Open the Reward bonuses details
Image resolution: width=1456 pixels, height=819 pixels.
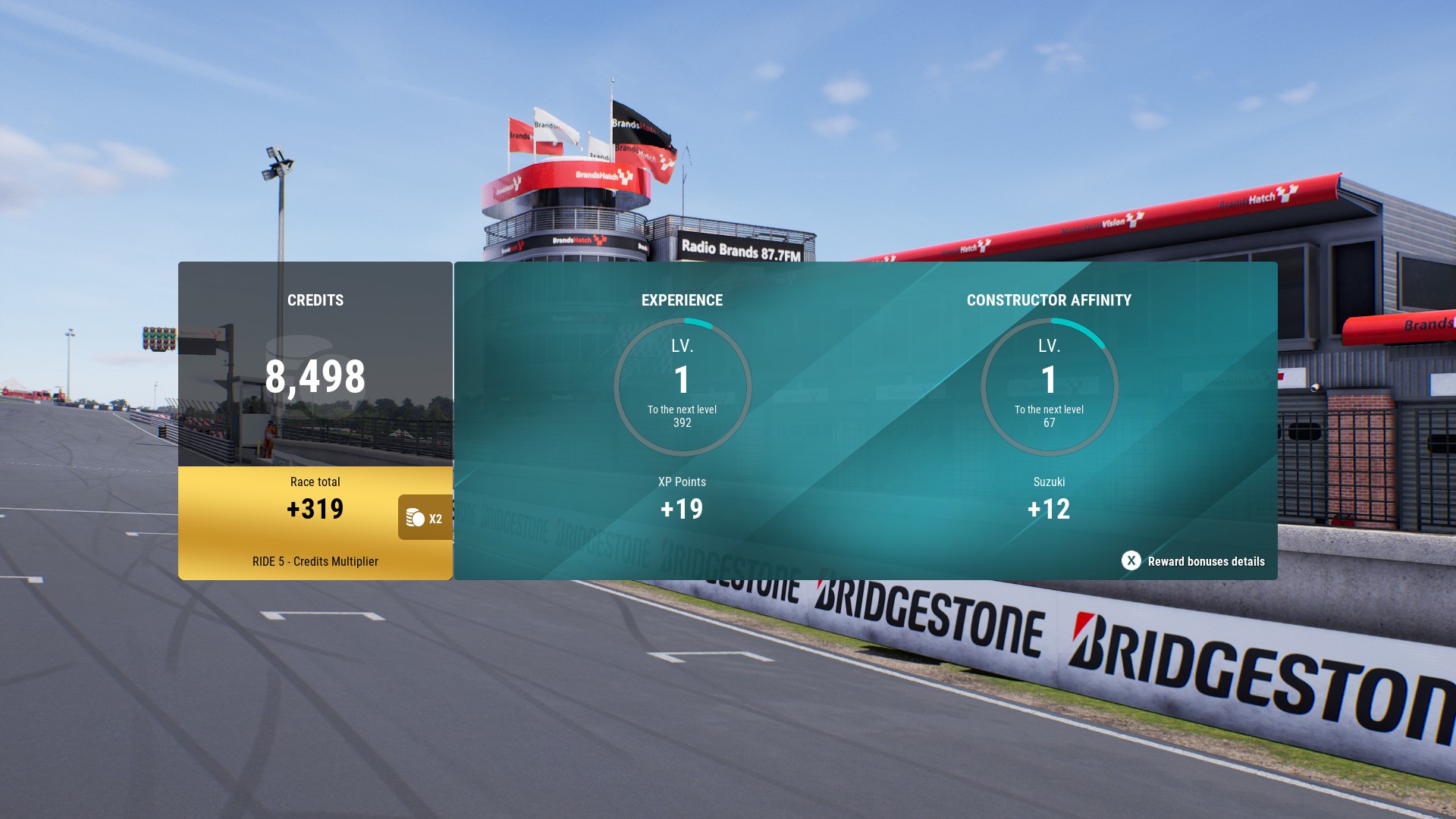(1193, 561)
